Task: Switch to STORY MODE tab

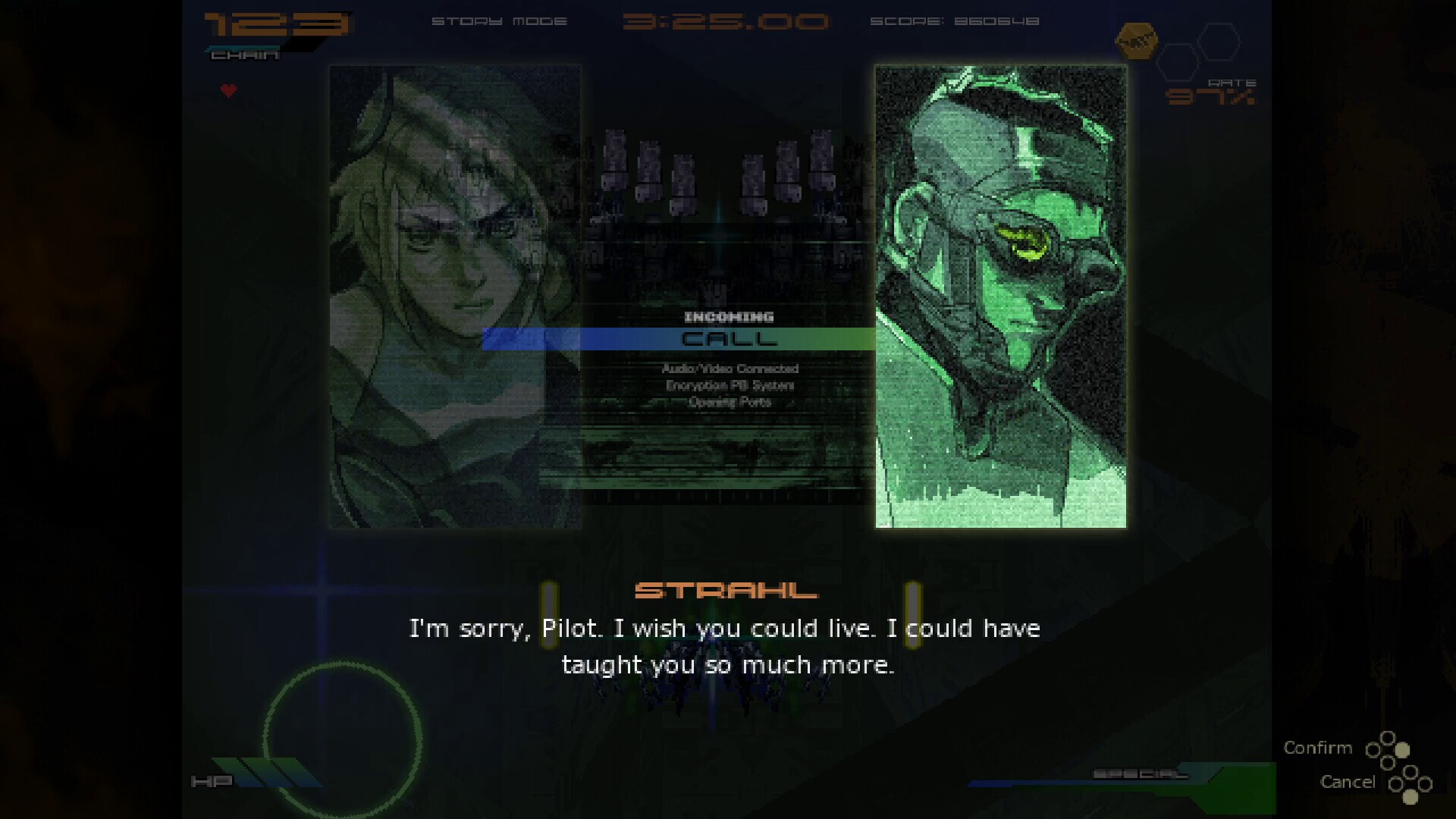Action: [500, 21]
